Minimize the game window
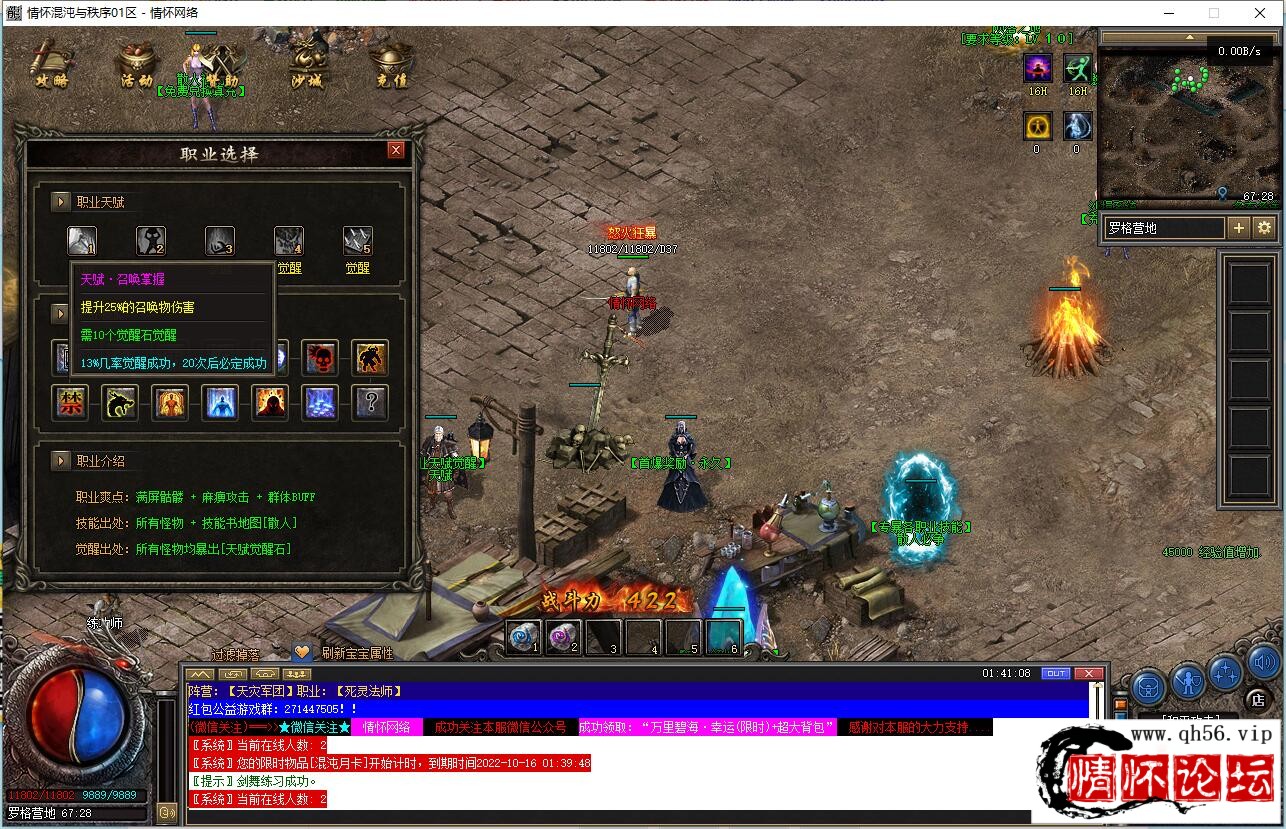 point(1168,13)
